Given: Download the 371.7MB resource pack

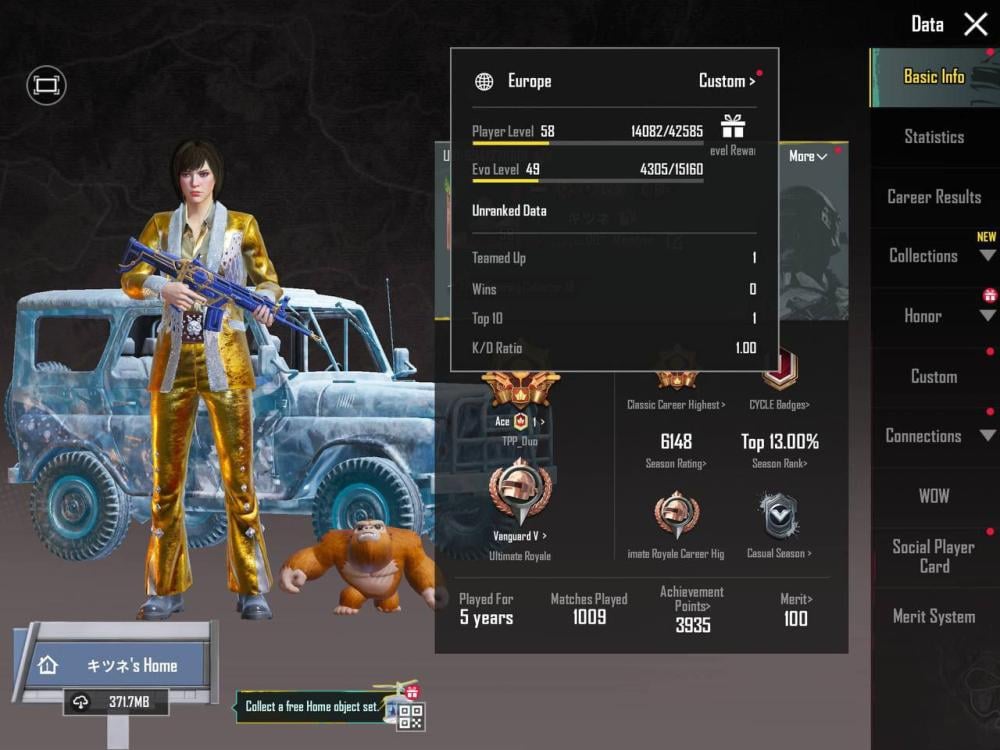Looking at the screenshot, I should point(116,703).
